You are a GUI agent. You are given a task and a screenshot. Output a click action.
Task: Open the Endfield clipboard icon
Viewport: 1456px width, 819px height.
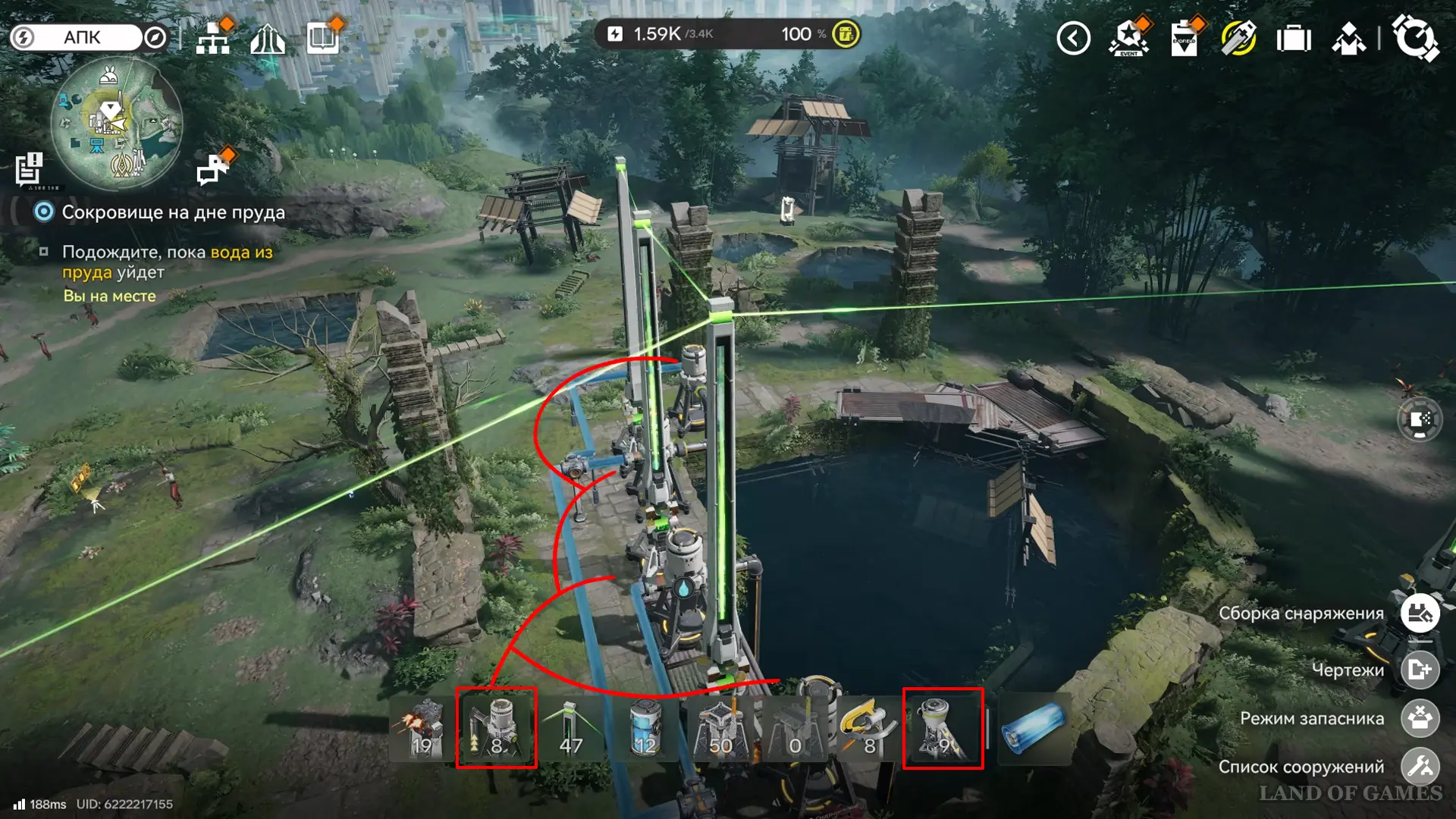coord(1184,38)
